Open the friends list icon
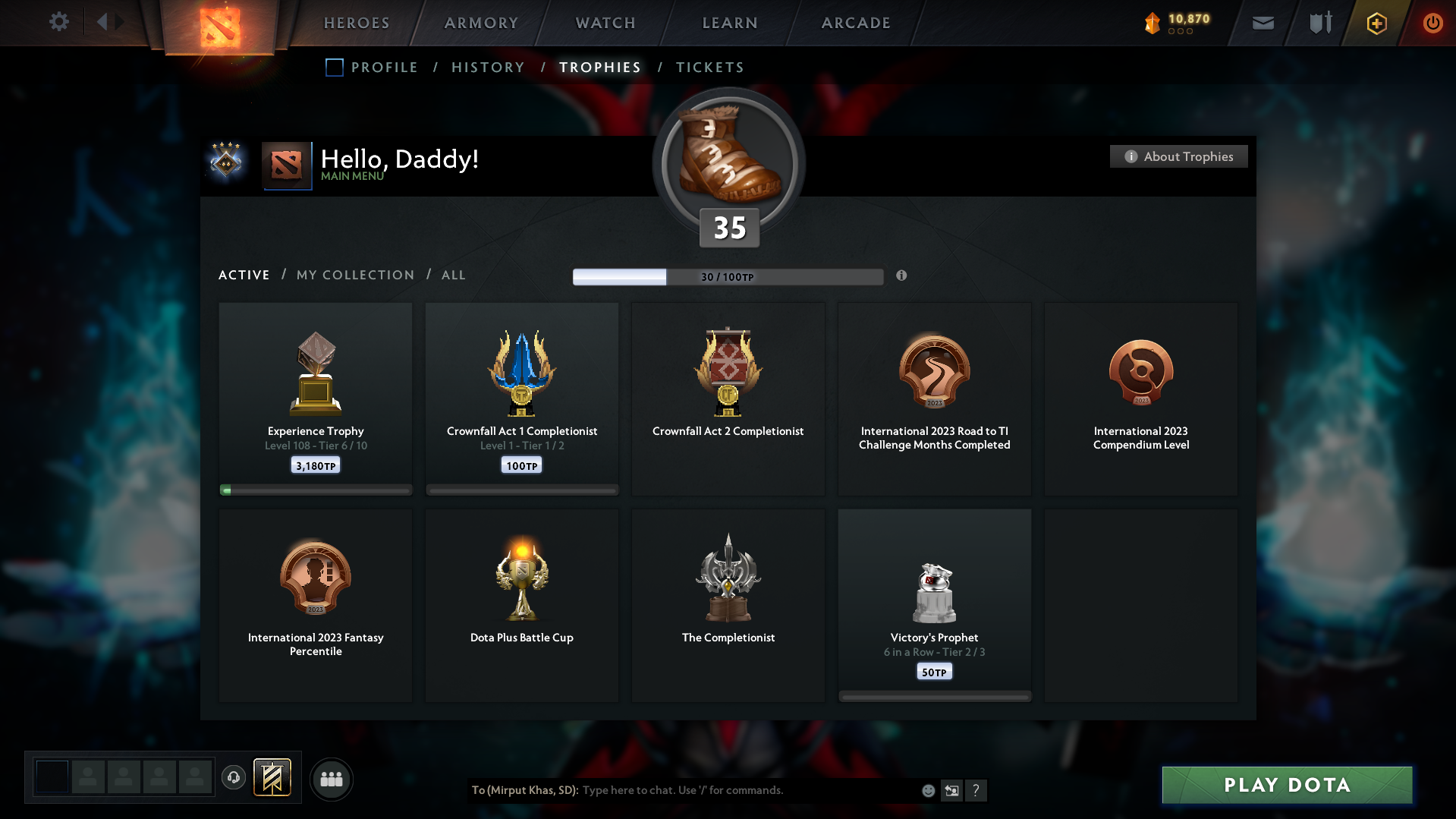 point(331,779)
